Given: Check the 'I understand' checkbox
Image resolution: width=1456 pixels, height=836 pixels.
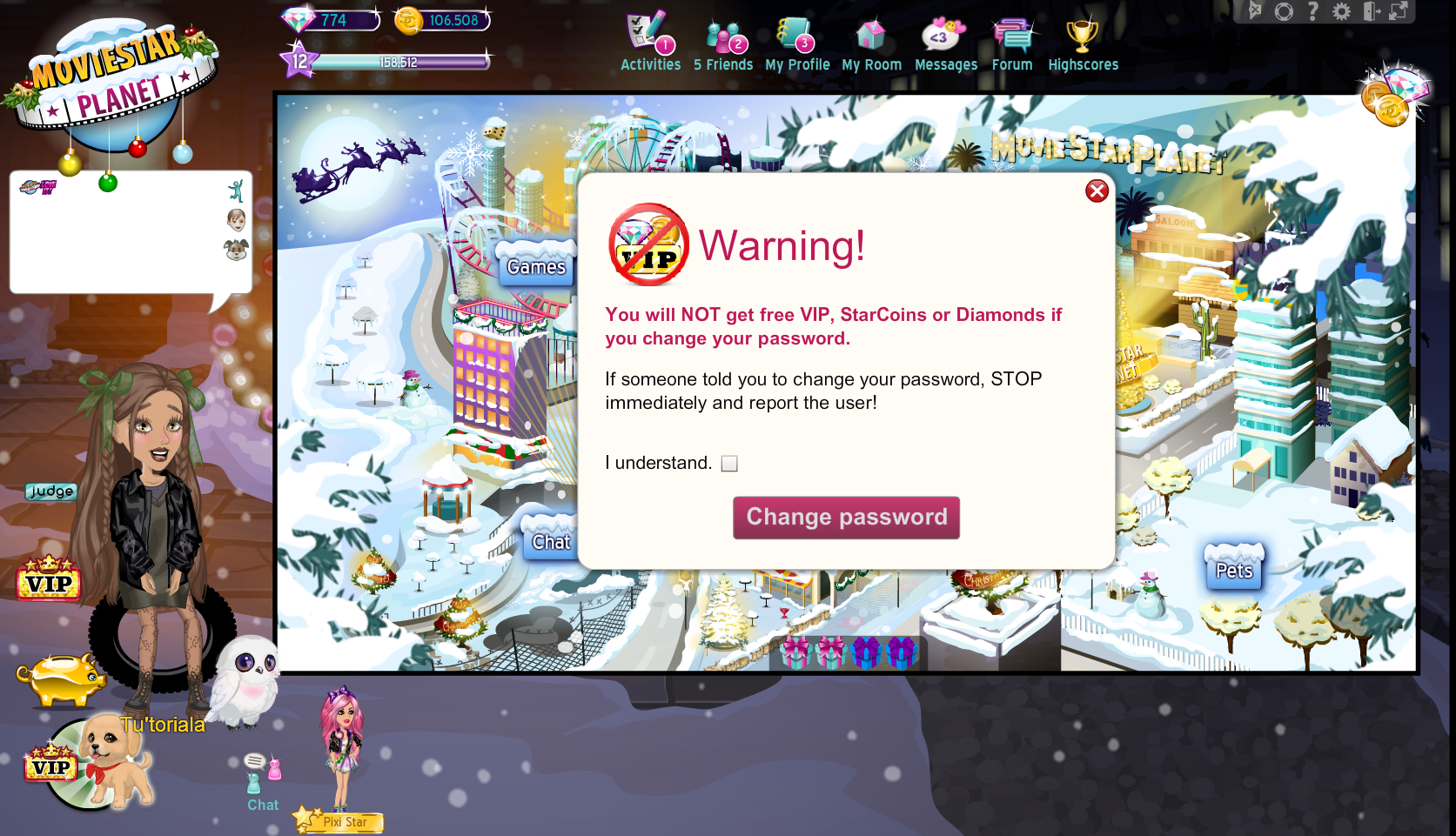Looking at the screenshot, I should pos(729,464).
